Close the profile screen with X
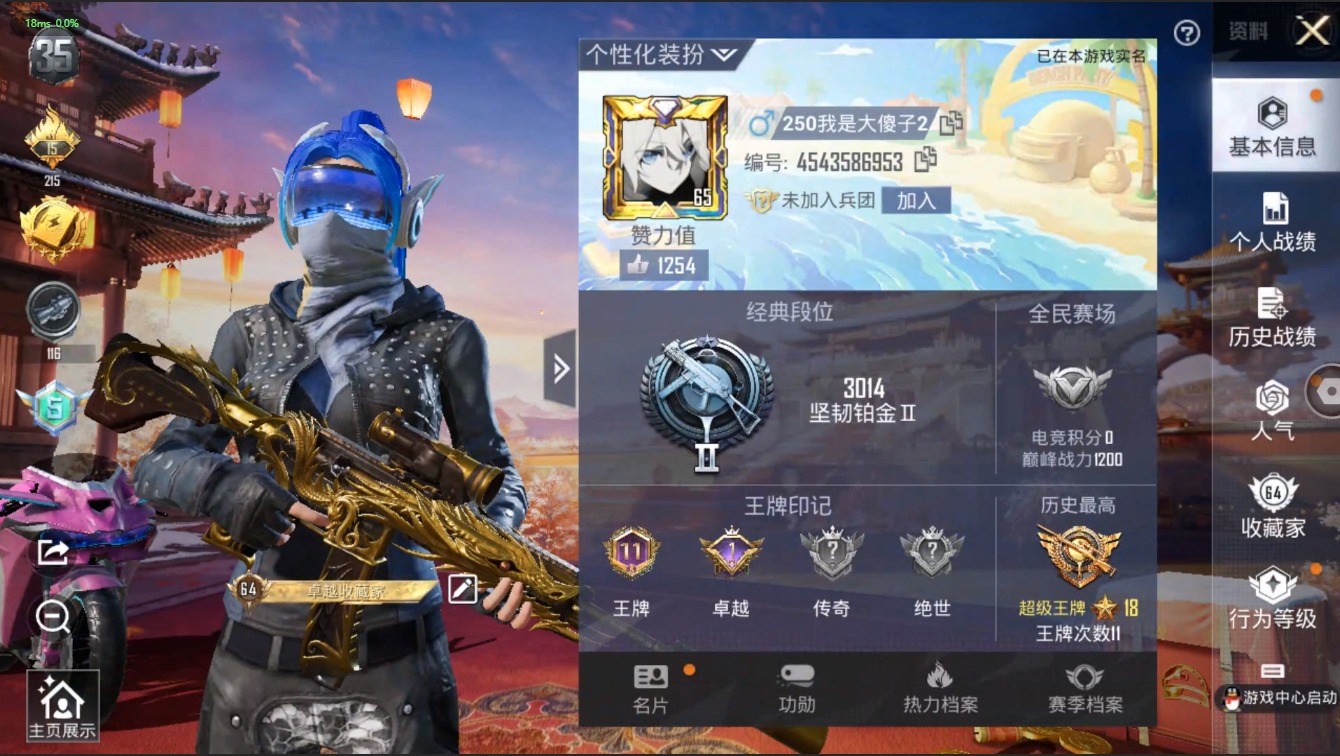 pos(1312,31)
